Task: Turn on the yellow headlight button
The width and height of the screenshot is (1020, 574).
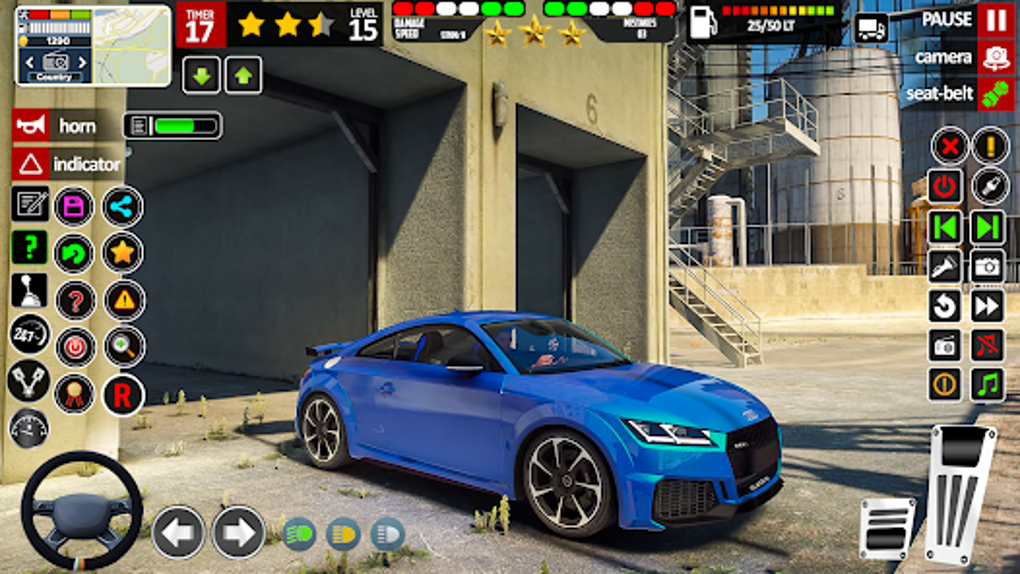Action: (342, 533)
